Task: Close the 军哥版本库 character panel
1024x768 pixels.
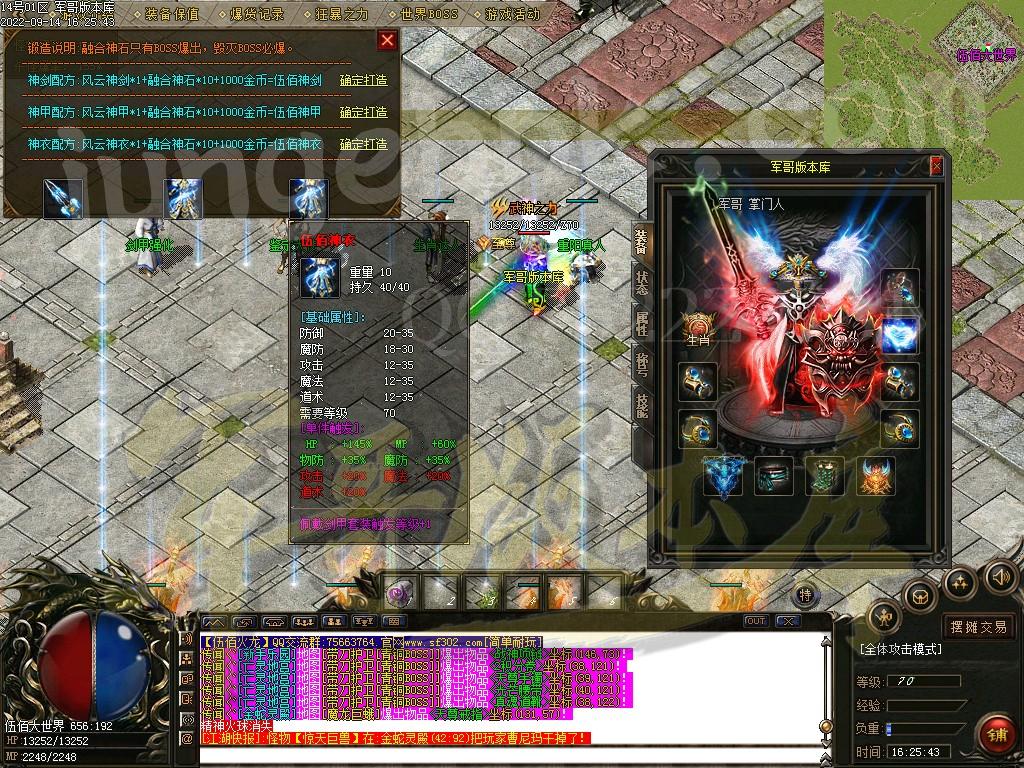Action: (936, 167)
